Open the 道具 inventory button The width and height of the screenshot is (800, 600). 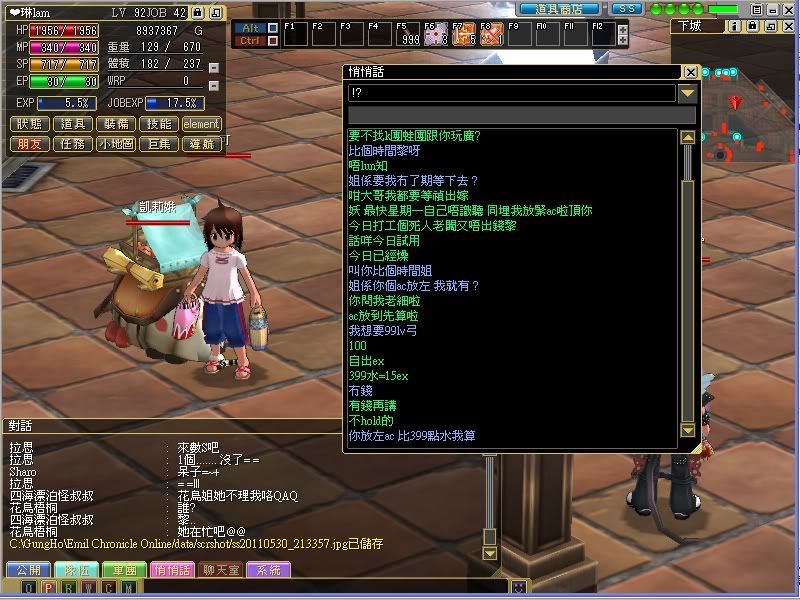72,124
